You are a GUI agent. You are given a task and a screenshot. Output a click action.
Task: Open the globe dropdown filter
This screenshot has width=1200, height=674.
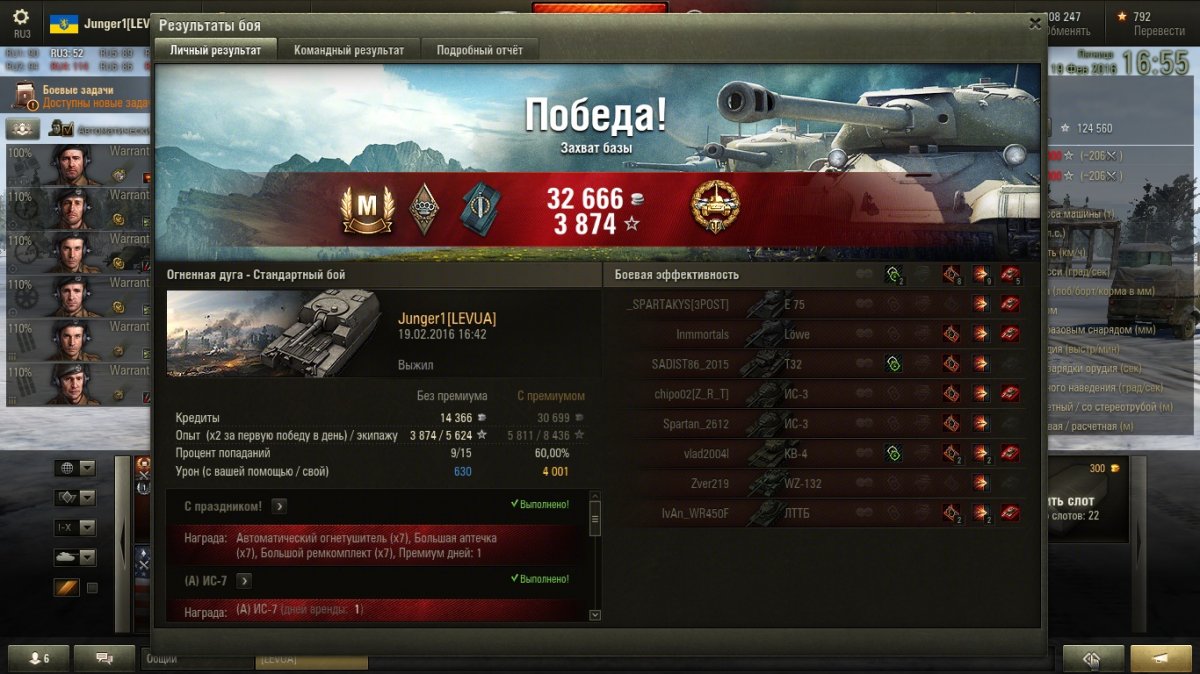tap(75, 468)
